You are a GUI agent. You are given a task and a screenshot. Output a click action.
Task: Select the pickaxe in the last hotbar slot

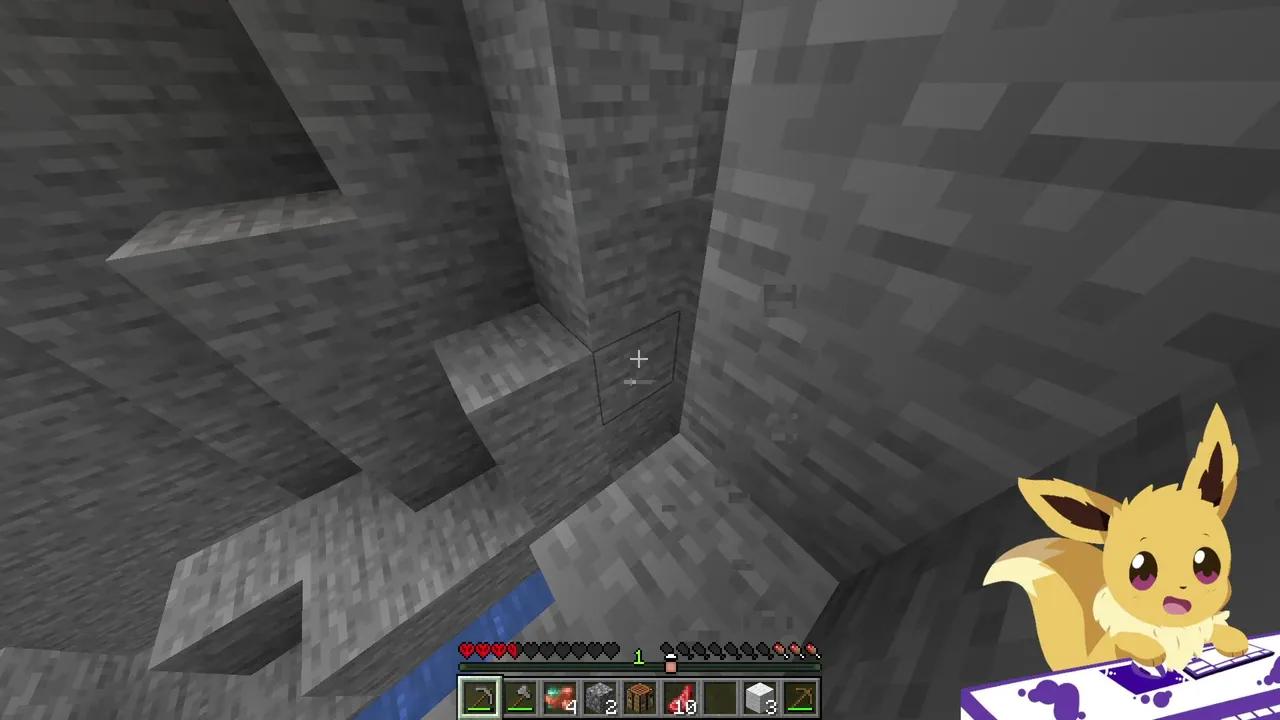[800, 697]
